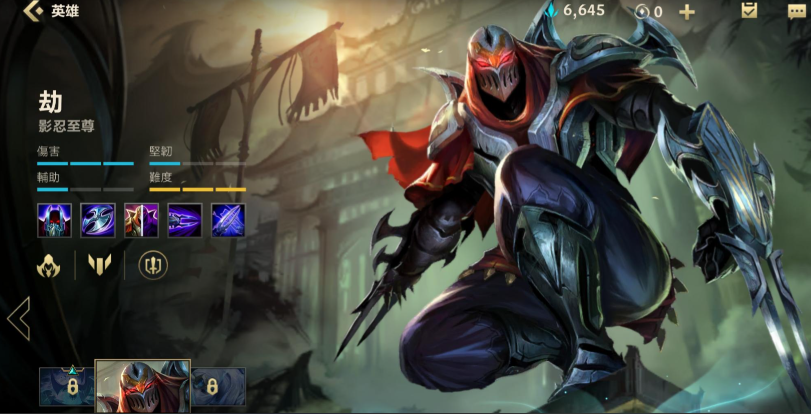Open the circled sword recommended build icon
This screenshot has width=811, height=414.
click(x=152, y=265)
